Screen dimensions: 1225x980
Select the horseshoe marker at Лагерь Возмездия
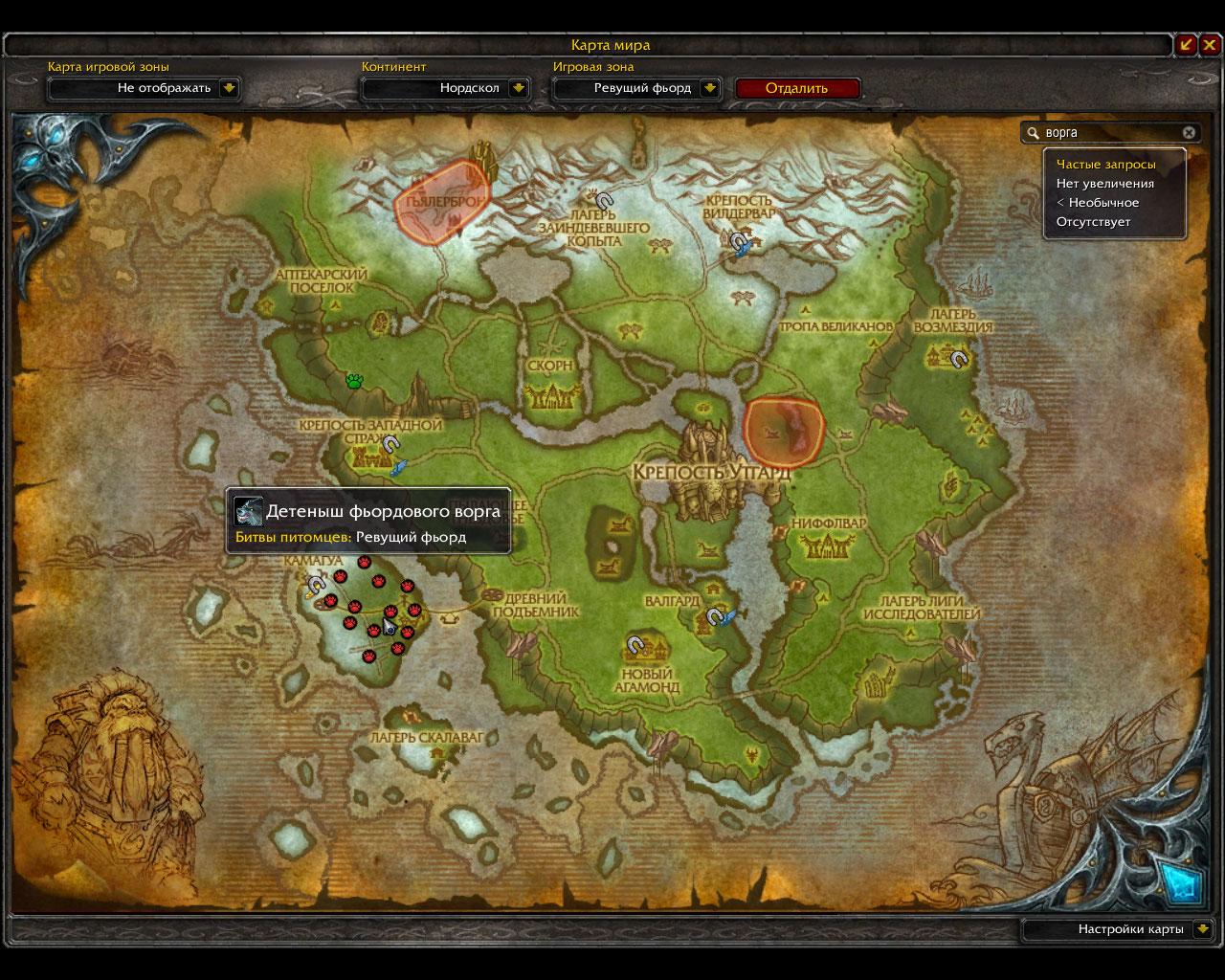959,359
